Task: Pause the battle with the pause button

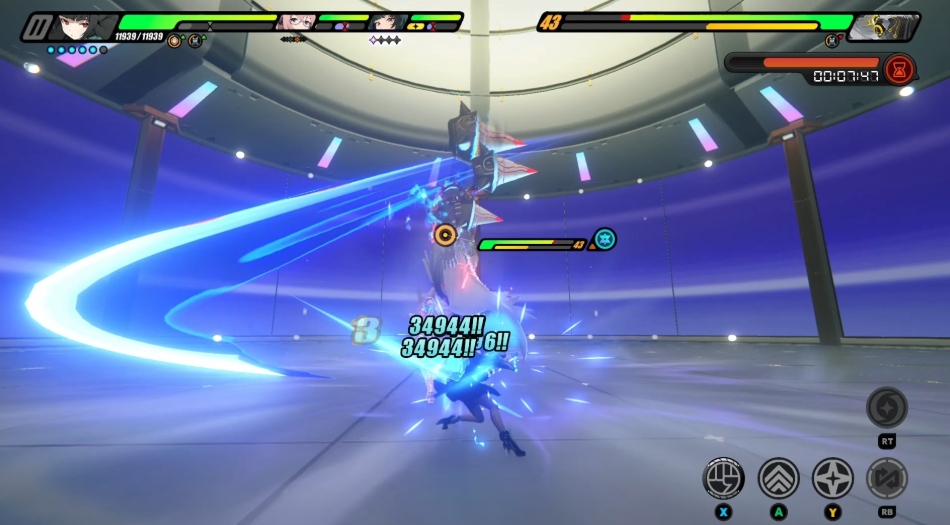Action: pyautogui.click(x=37, y=25)
